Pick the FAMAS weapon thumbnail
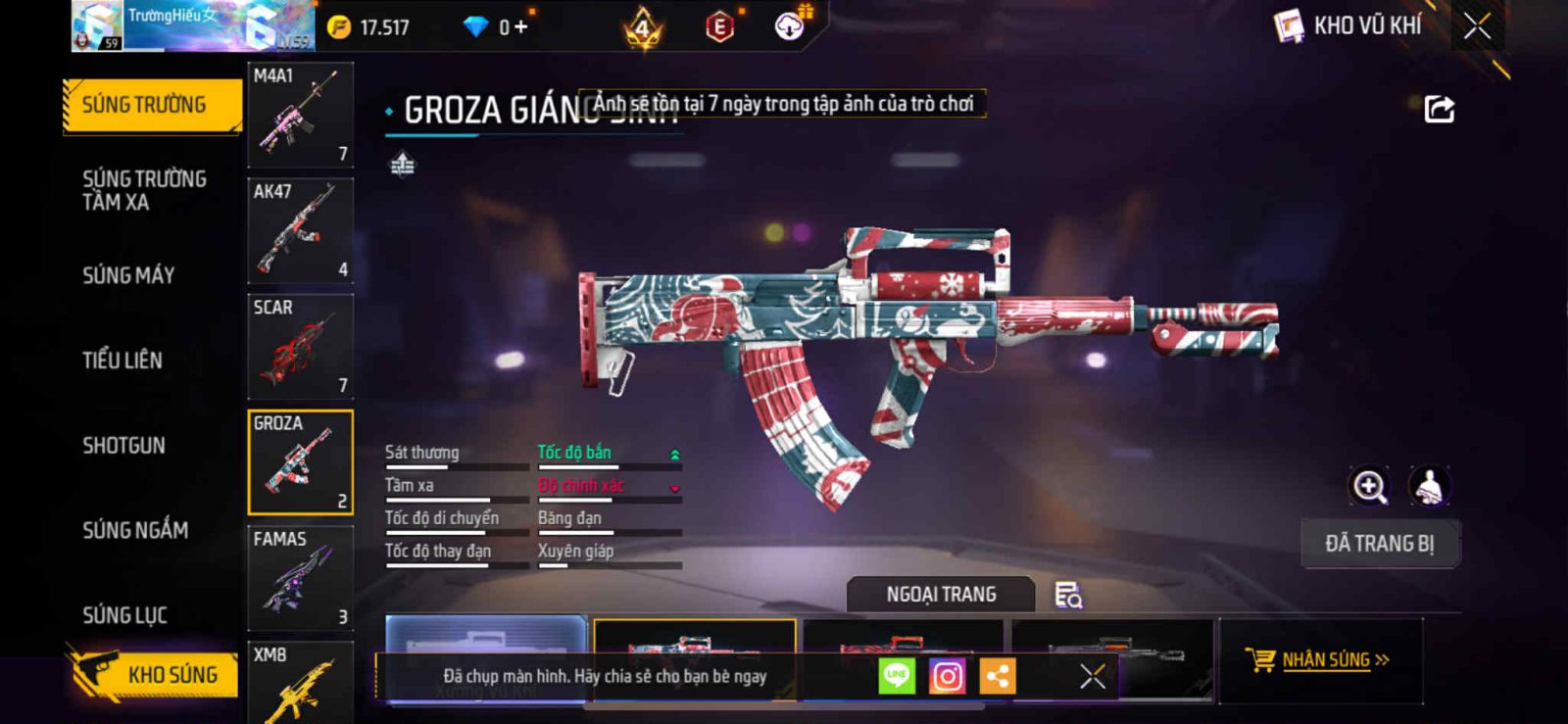This screenshot has width=1568, height=724. [300, 578]
